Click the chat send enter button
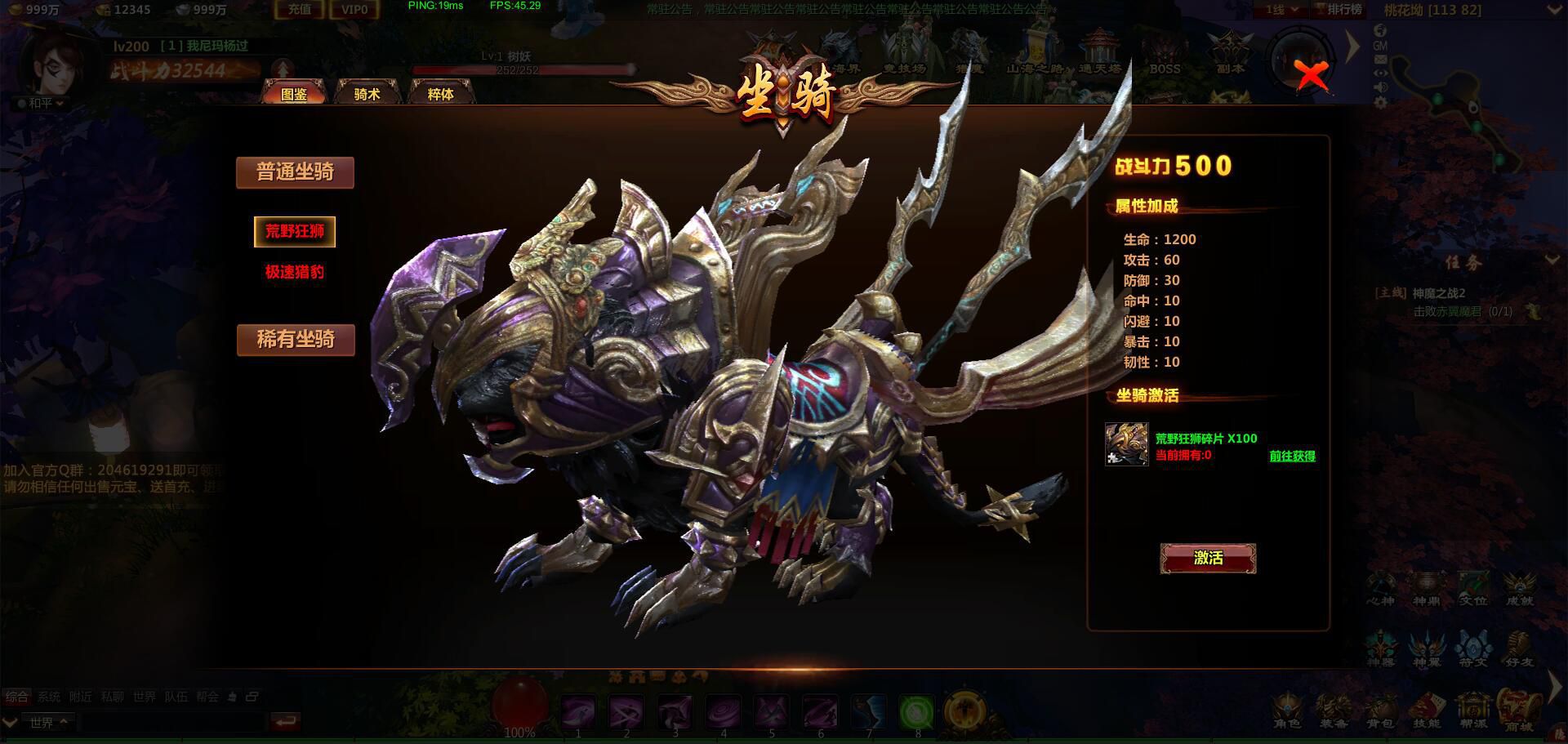This screenshot has width=1568, height=744. tap(285, 722)
